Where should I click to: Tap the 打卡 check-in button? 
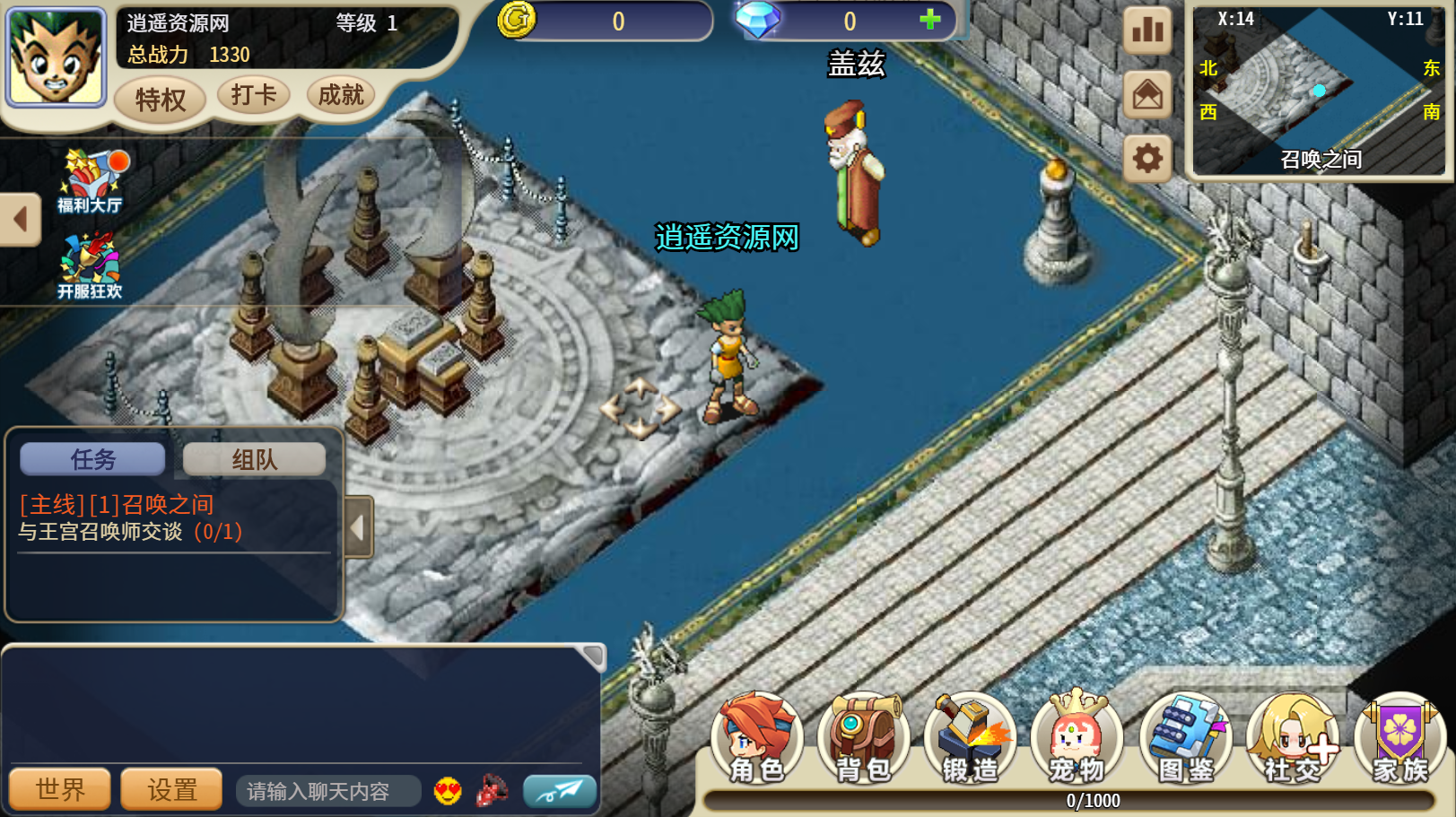[254, 94]
